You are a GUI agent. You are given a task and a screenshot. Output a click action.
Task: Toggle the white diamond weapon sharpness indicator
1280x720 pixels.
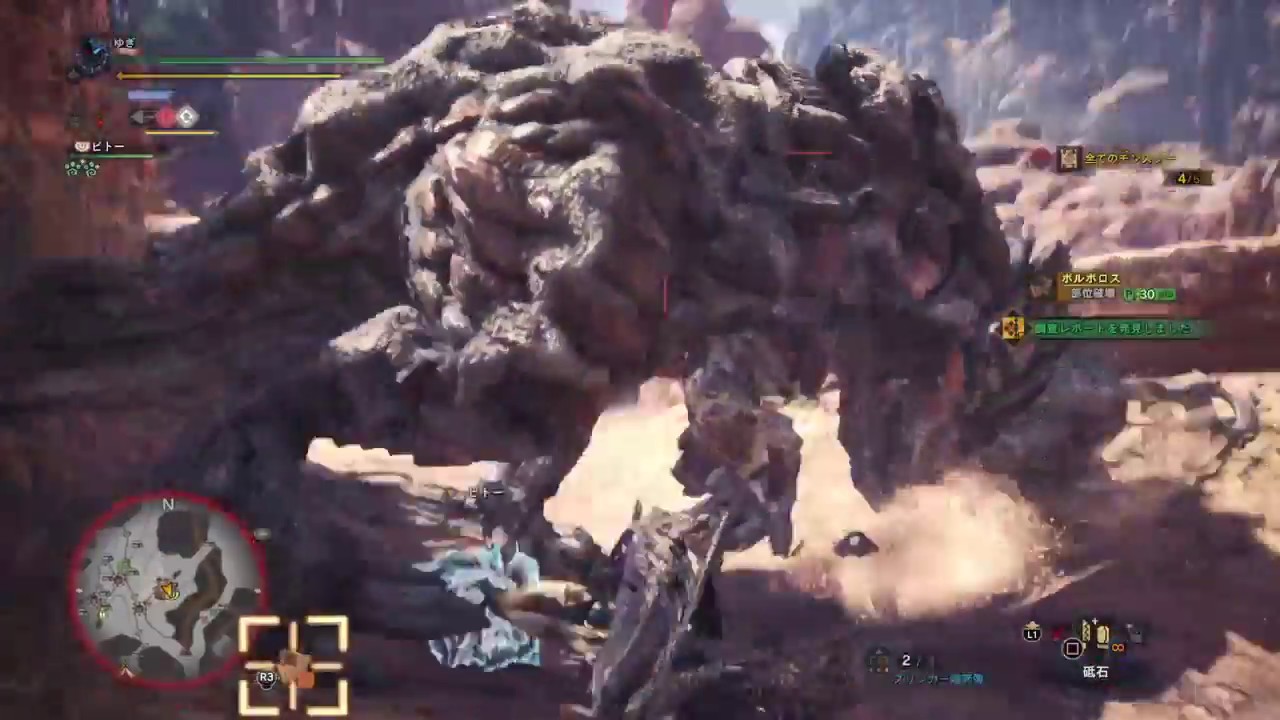(186, 117)
